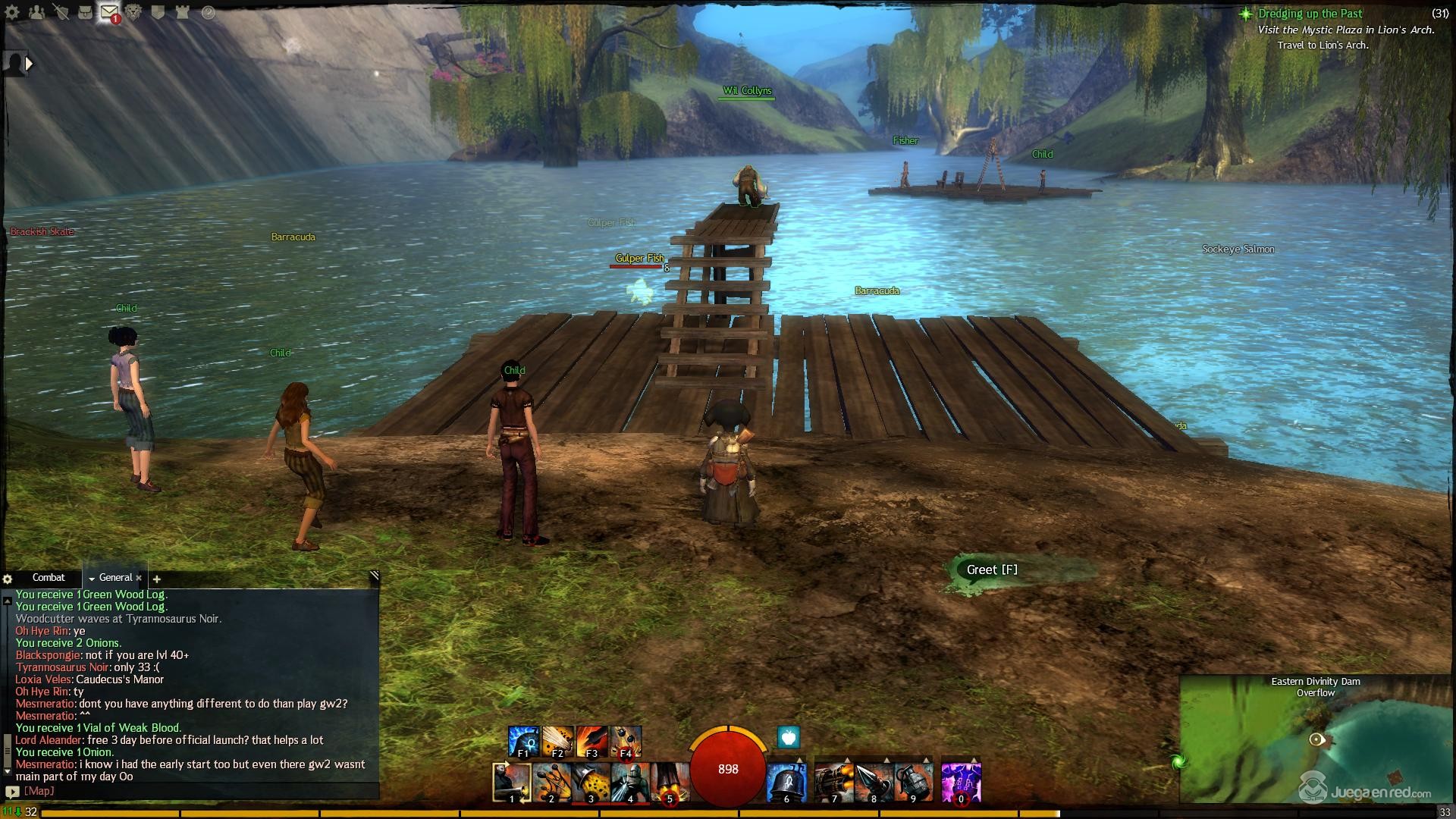Activate the healing turret skill in slot 6

(786, 783)
